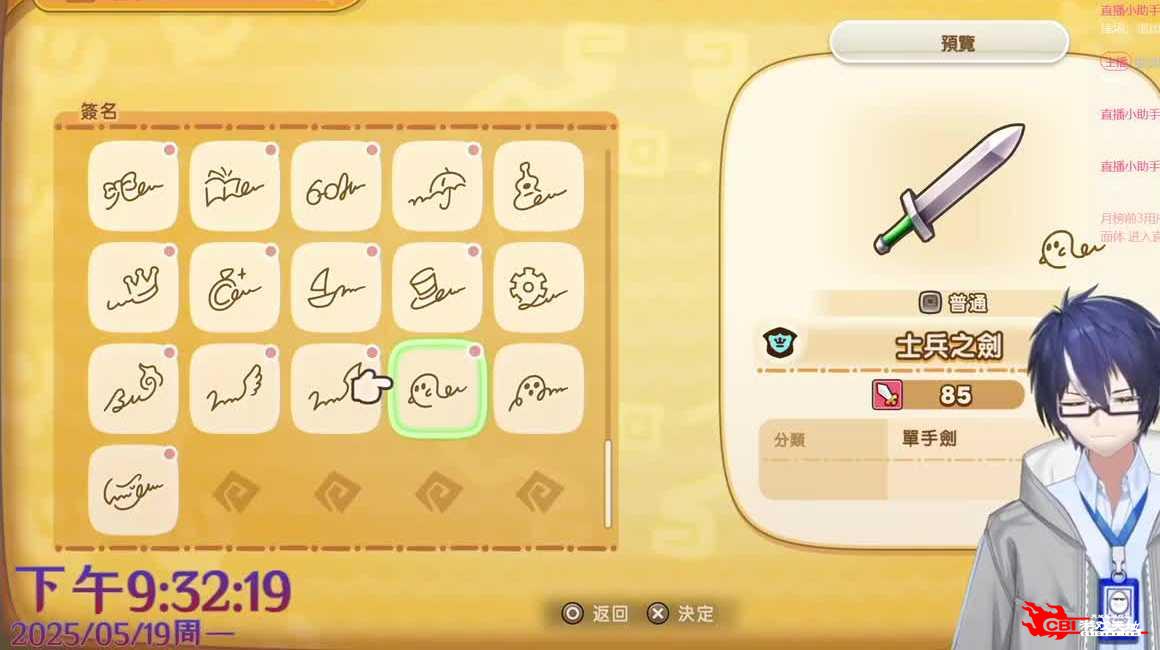Select the crown signature tile
1160x650 pixels.
tap(134, 287)
